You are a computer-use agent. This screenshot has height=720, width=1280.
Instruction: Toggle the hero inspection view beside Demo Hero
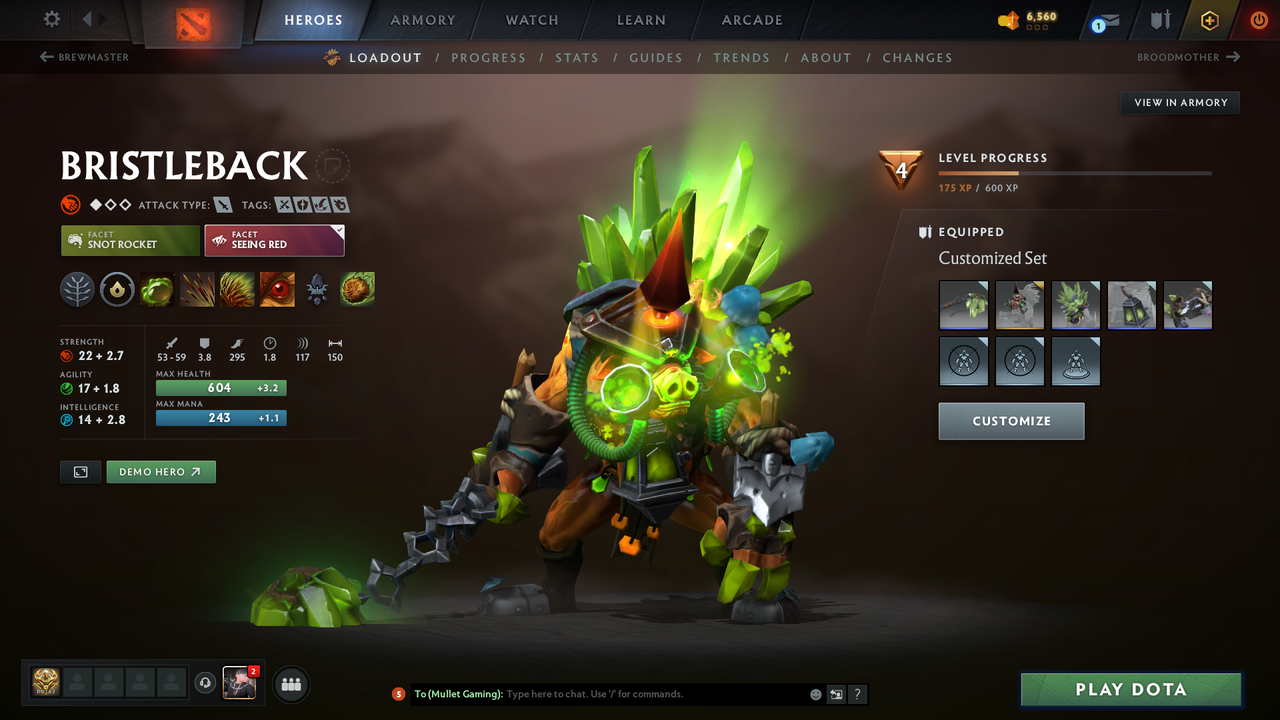[80, 471]
